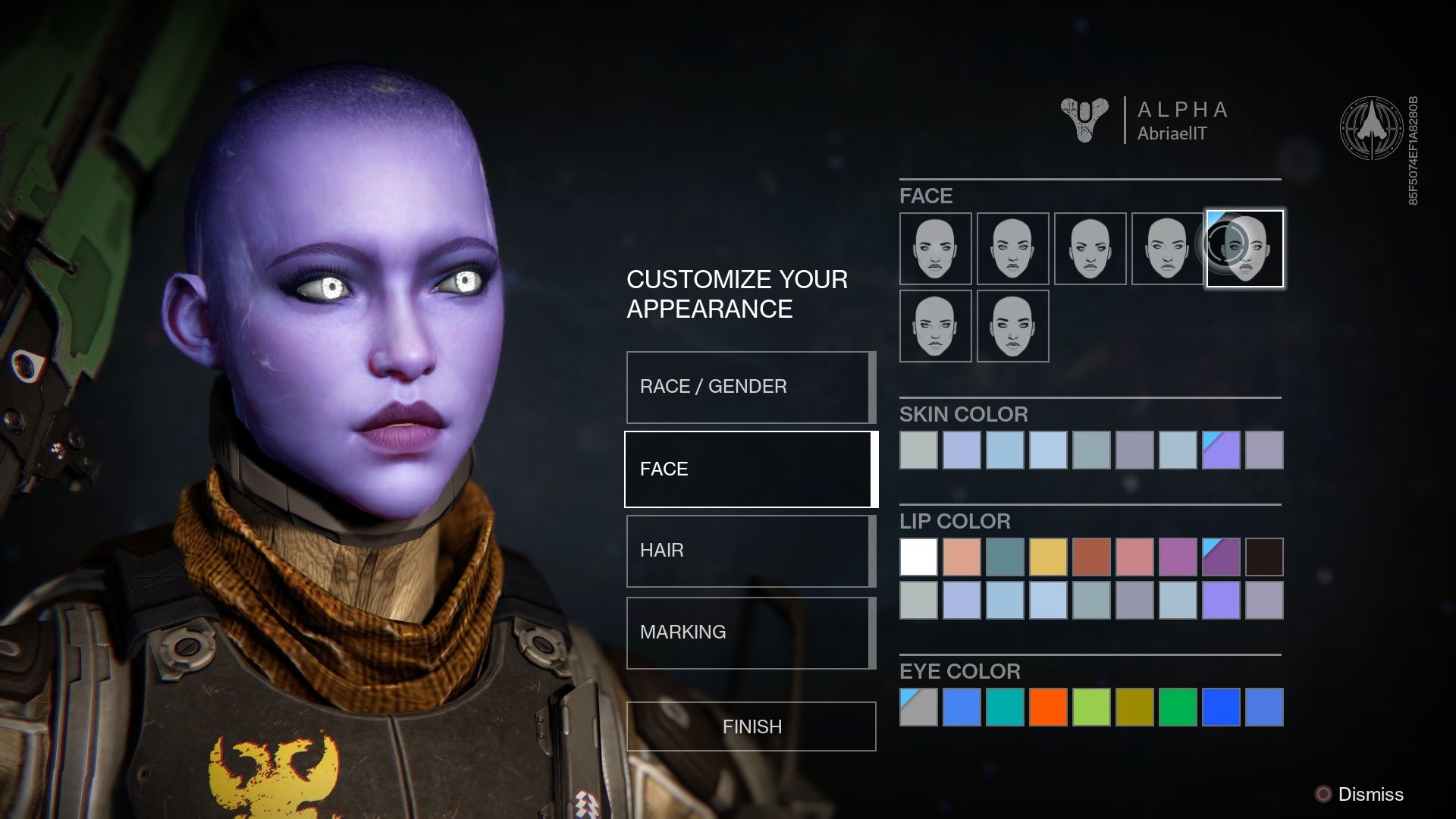Select the first face preset
The height and width of the screenshot is (819, 1456).
pos(935,249)
